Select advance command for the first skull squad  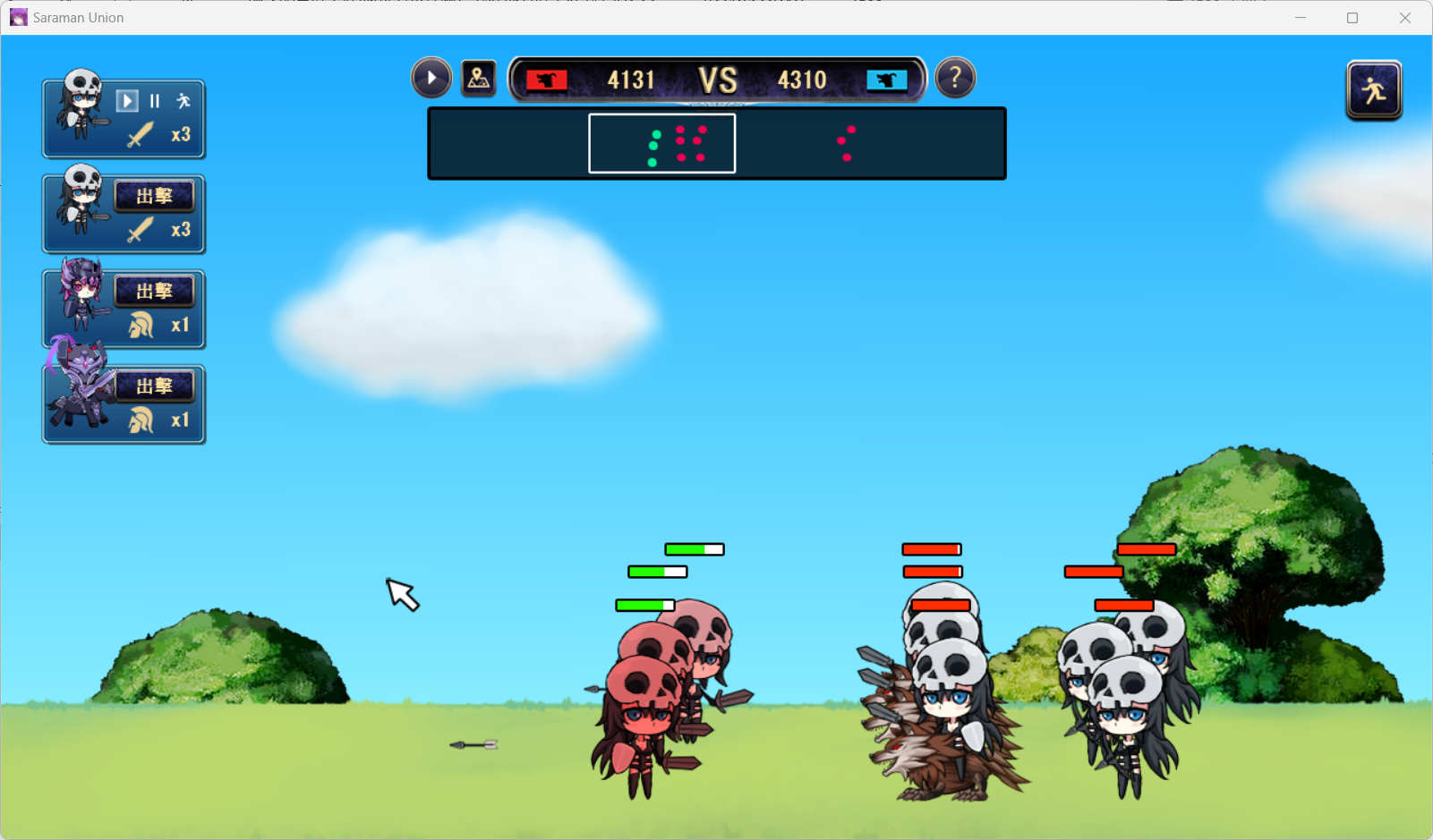point(127,101)
